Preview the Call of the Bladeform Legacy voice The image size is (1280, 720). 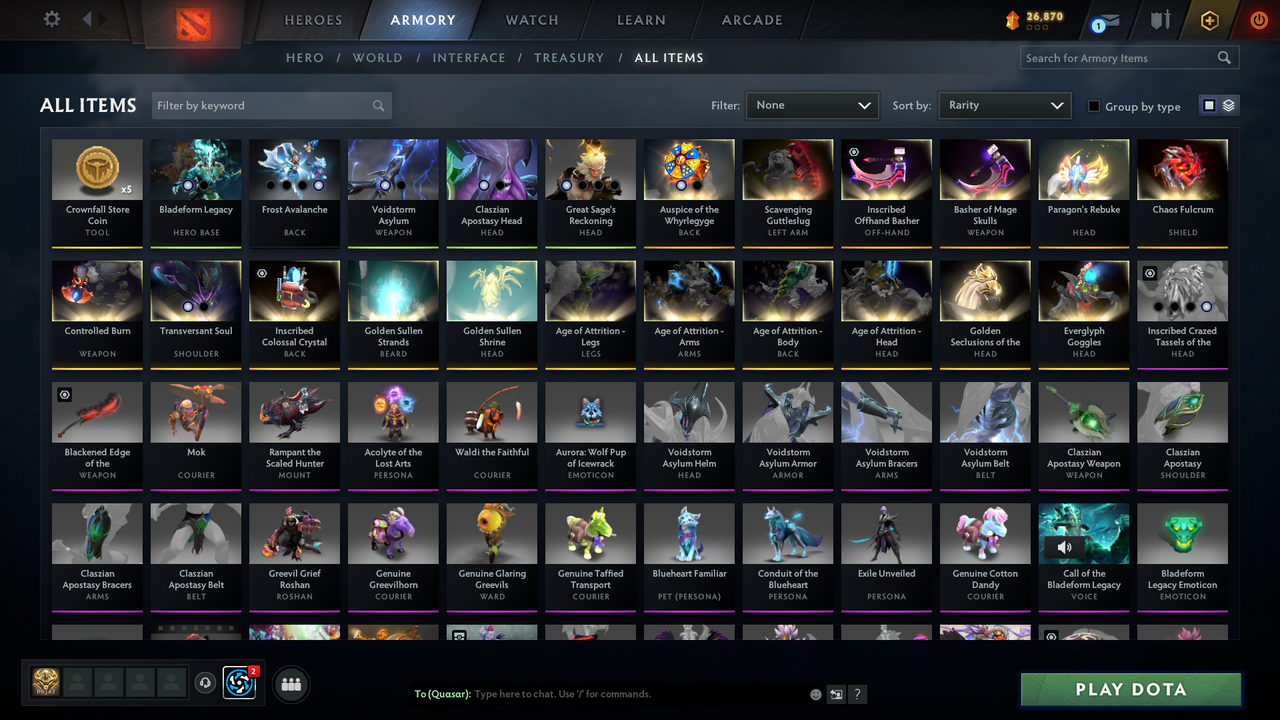coord(1065,547)
